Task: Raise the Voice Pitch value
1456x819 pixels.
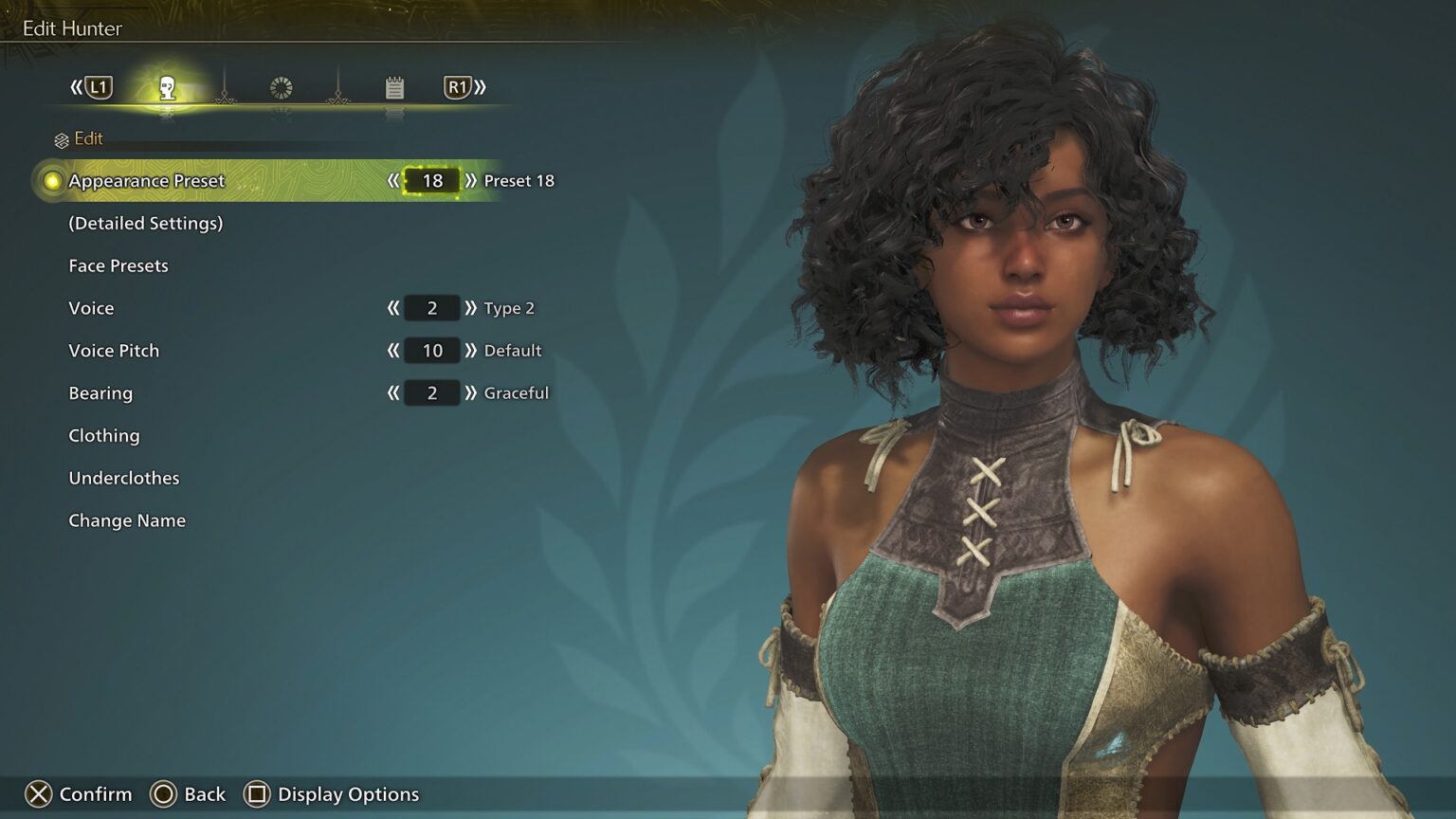Action: [470, 351]
